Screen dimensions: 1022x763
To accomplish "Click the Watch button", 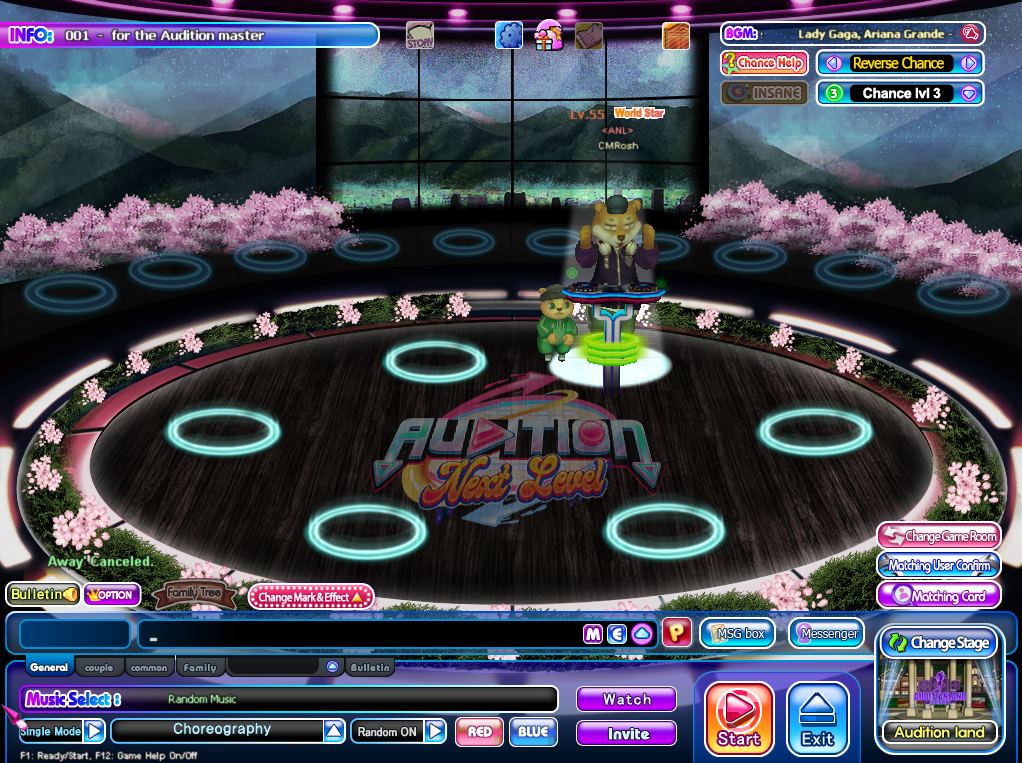I will pos(626,700).
